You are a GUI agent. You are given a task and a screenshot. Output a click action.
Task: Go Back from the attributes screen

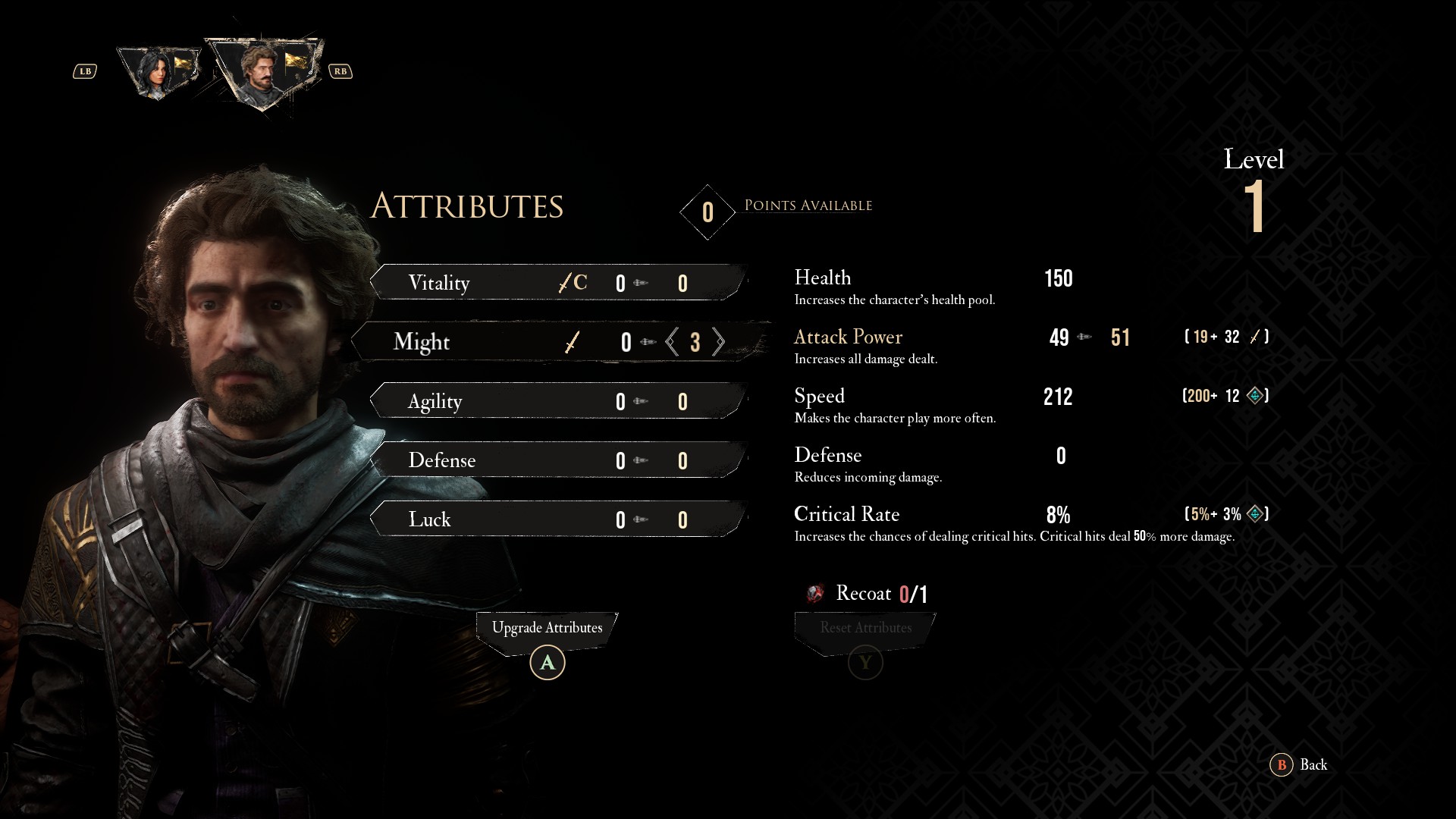coord(1299,764)
